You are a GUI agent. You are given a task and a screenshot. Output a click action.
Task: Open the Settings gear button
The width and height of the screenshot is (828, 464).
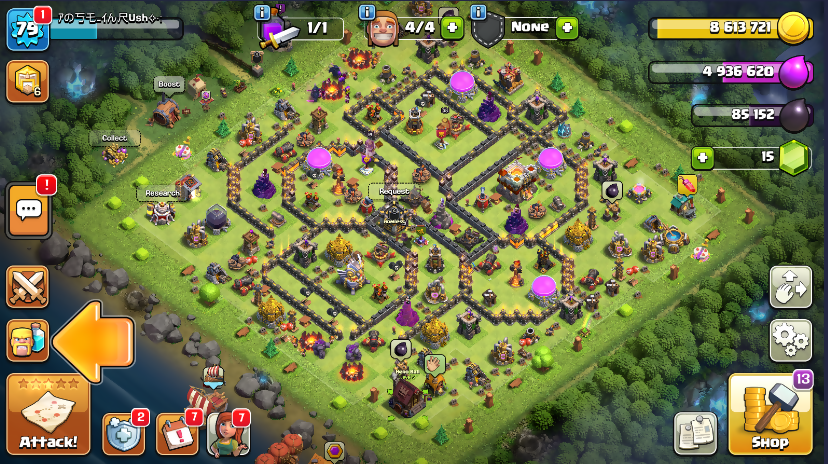pyautogui.click(x=790, y=340)
